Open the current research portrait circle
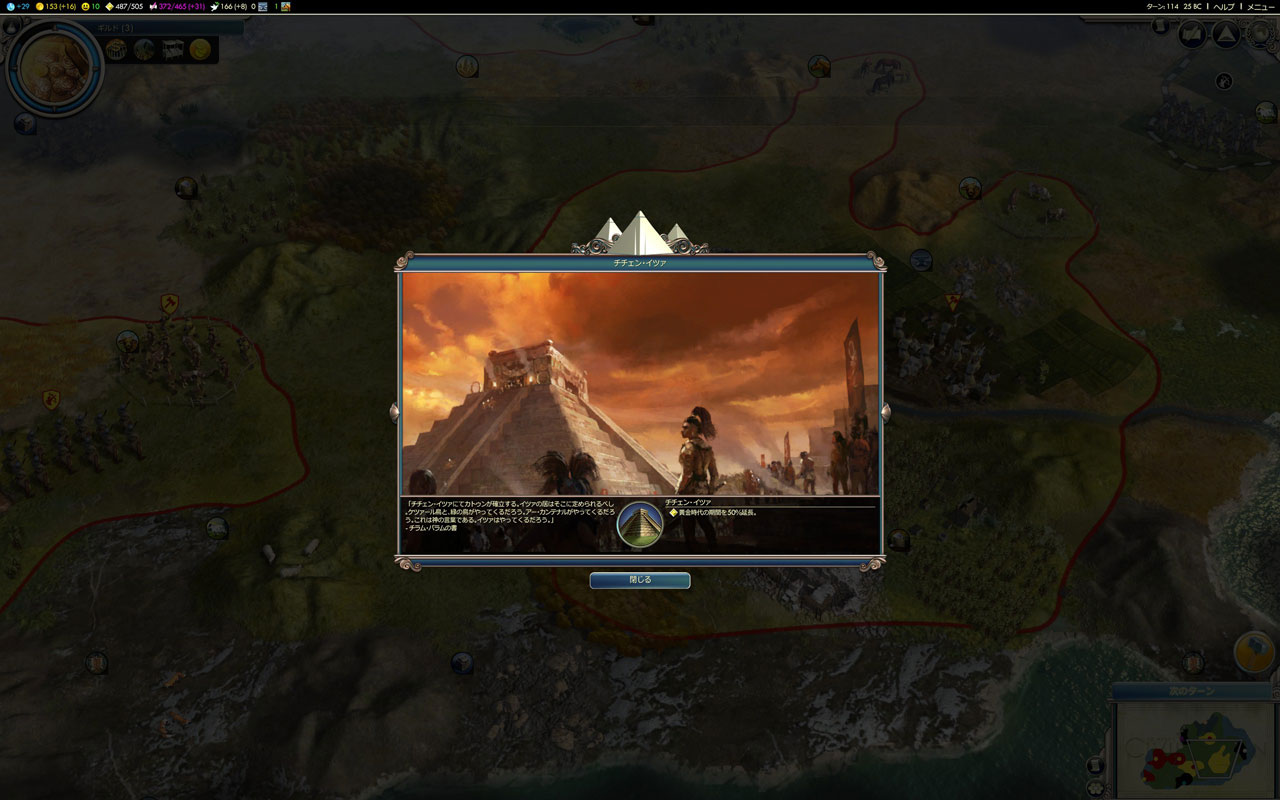The image size is (1280, 800). [x=55, y=67]
